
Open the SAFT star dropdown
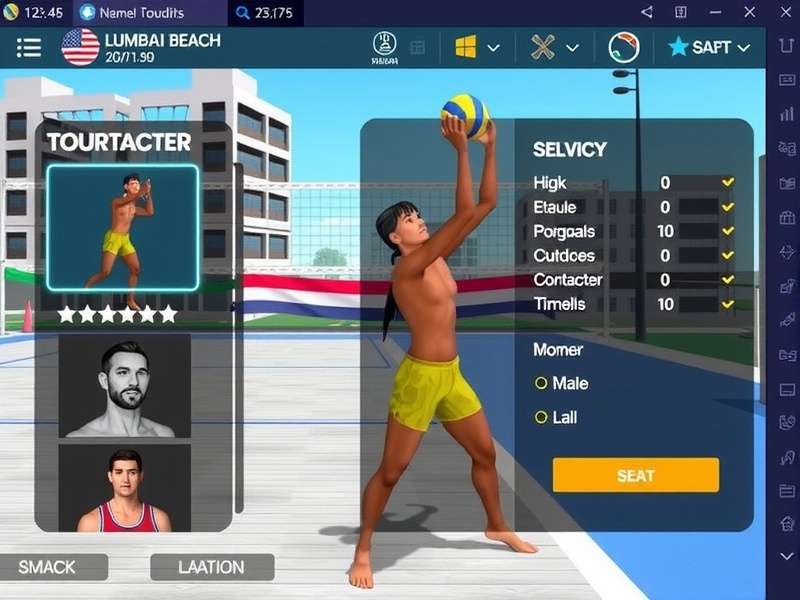click(708, 47)
